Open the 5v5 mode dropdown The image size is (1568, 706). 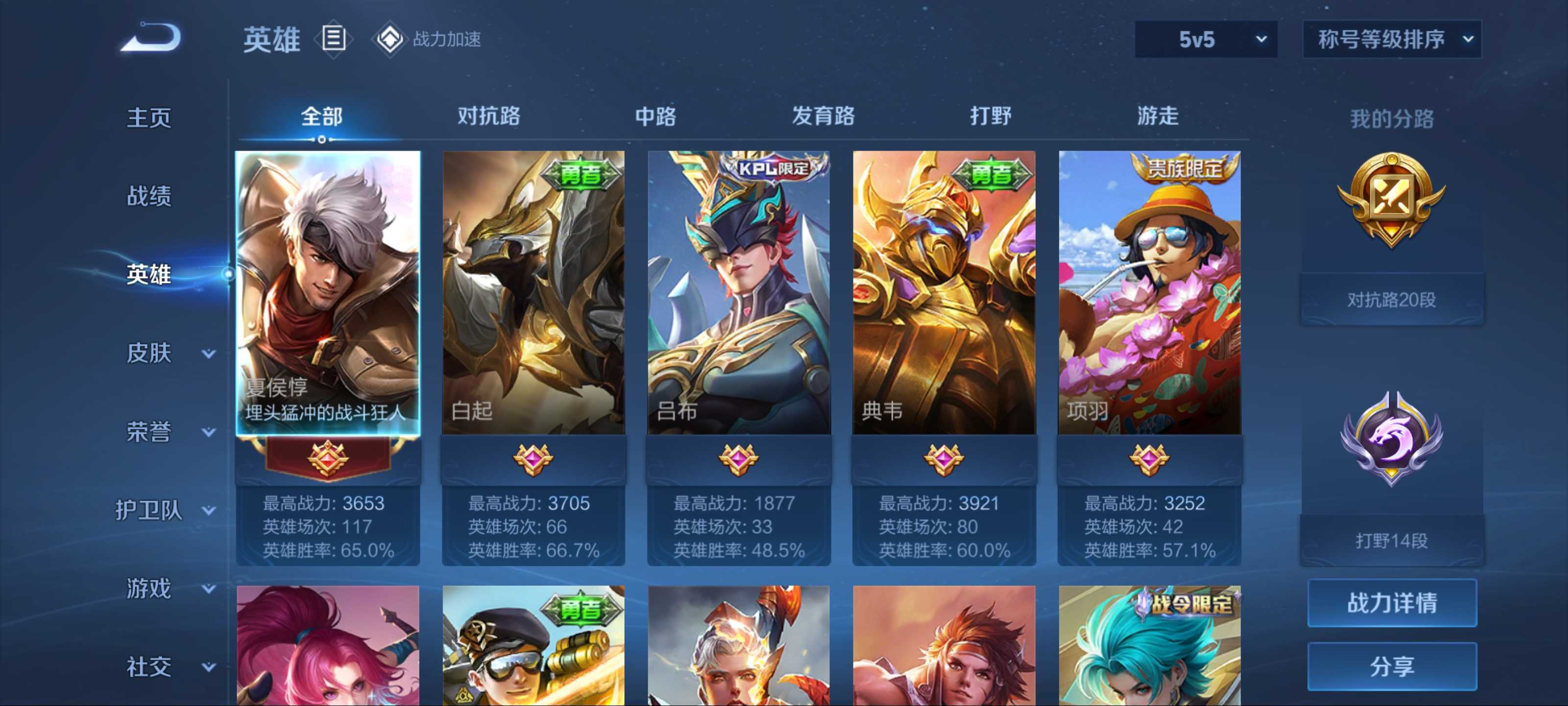[x=1205, y=40]
